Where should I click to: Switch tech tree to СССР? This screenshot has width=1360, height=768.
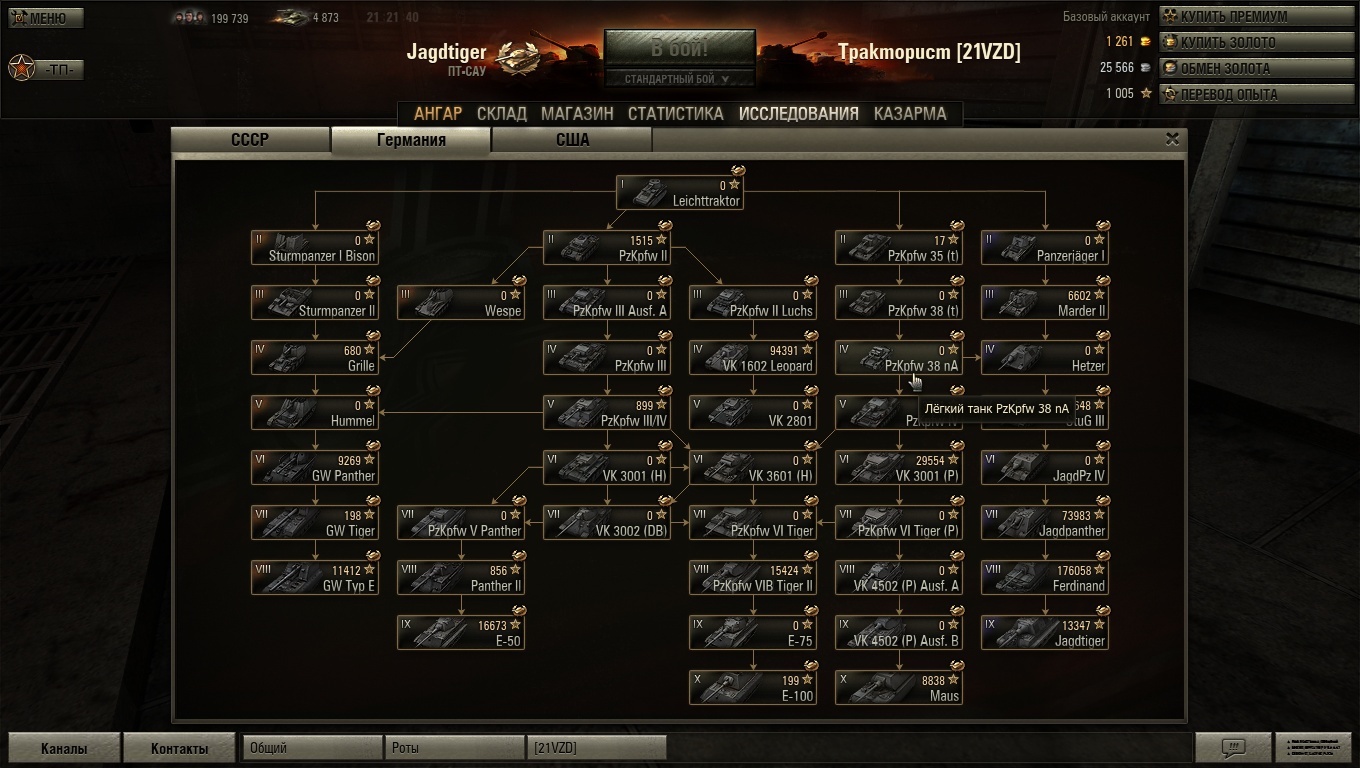[x=250, y=140]
